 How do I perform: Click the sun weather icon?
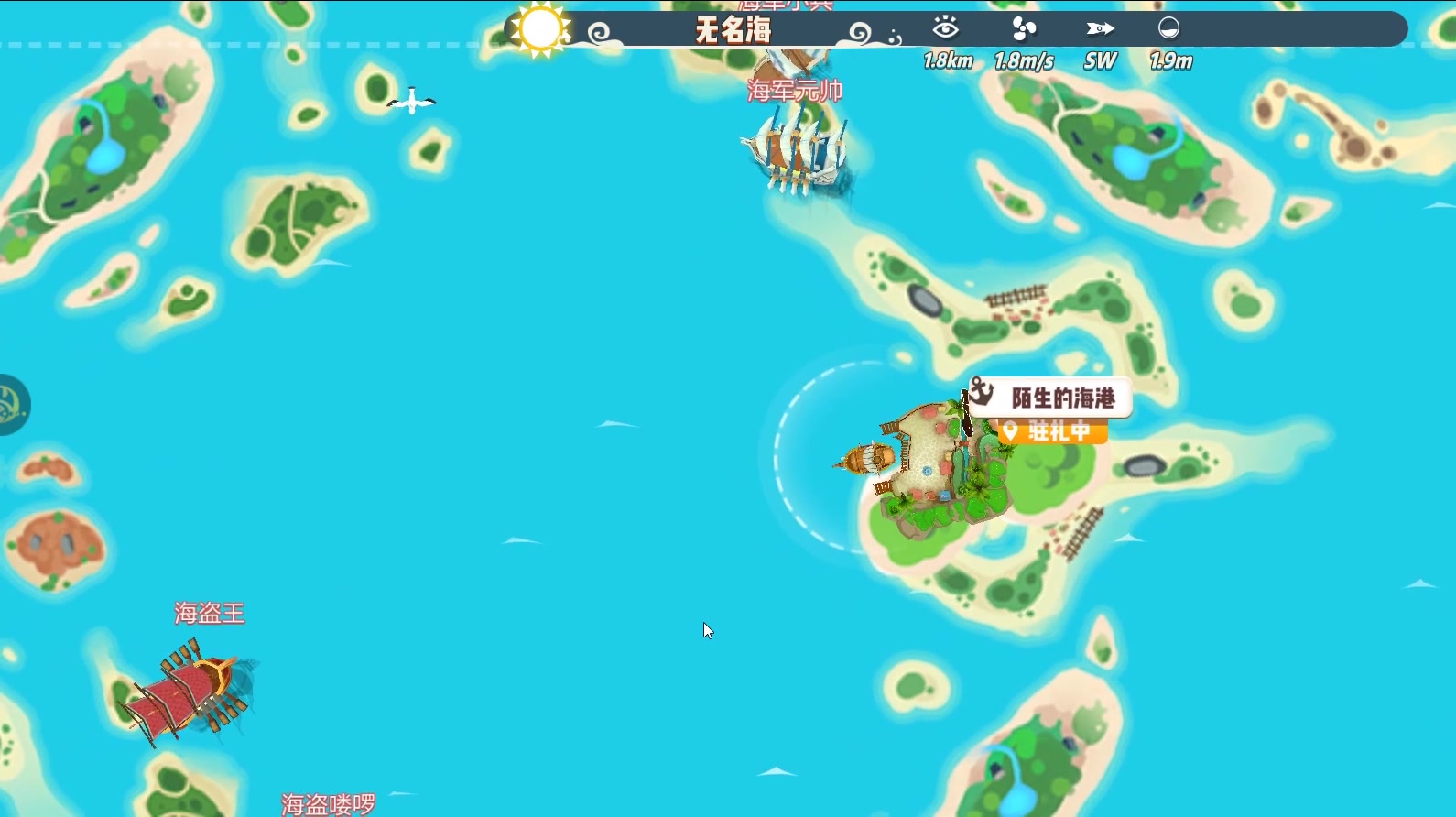click(539, 28)
